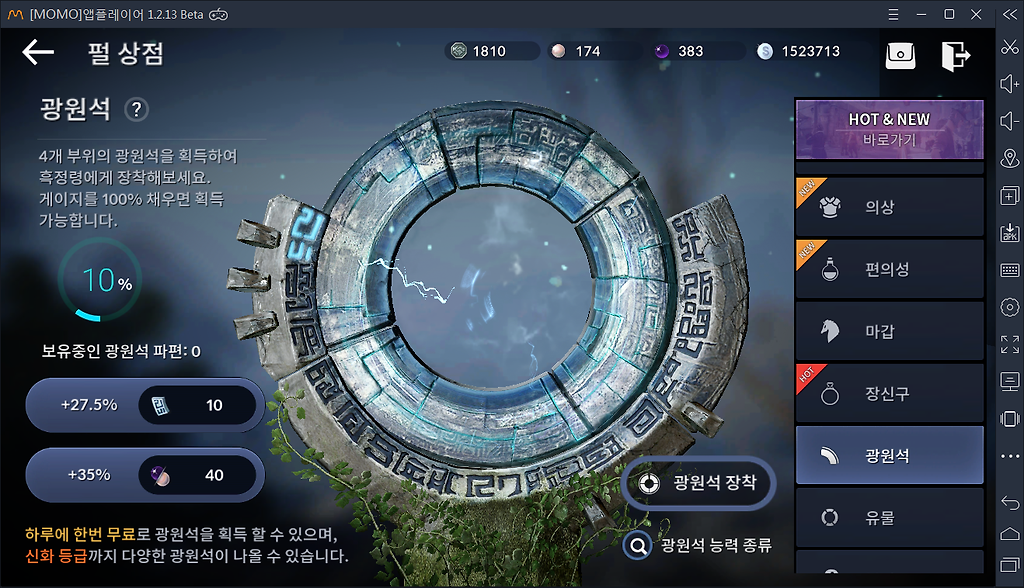Click the exit door icon

click(x=955, y=56)
